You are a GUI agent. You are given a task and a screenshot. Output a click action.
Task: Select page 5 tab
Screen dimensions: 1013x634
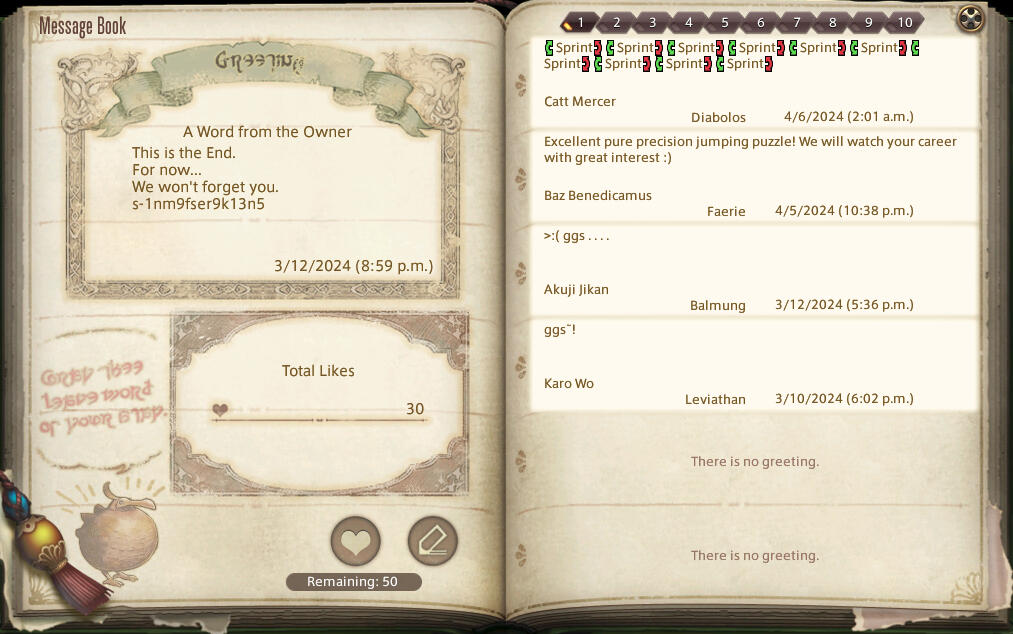(724, 22)
